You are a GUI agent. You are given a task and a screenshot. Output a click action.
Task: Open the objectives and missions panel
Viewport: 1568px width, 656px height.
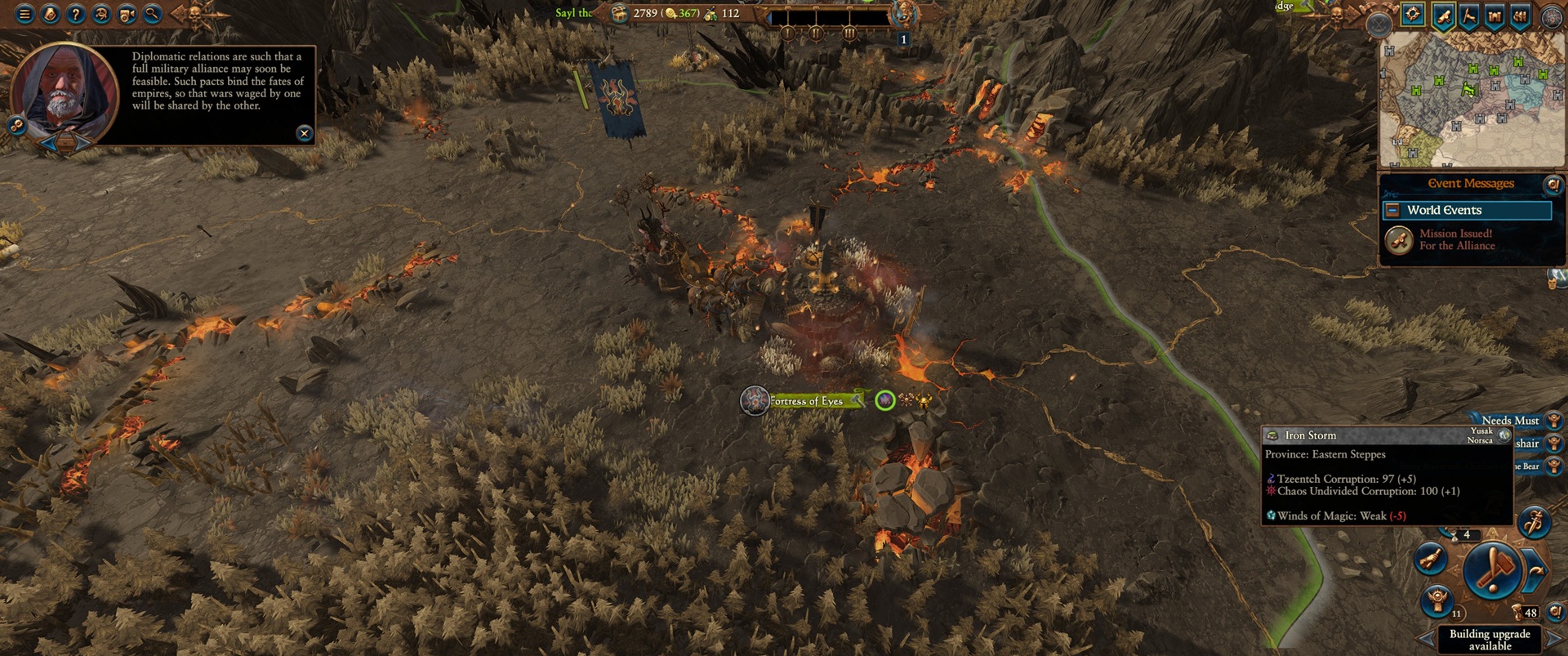click(51, 14)
